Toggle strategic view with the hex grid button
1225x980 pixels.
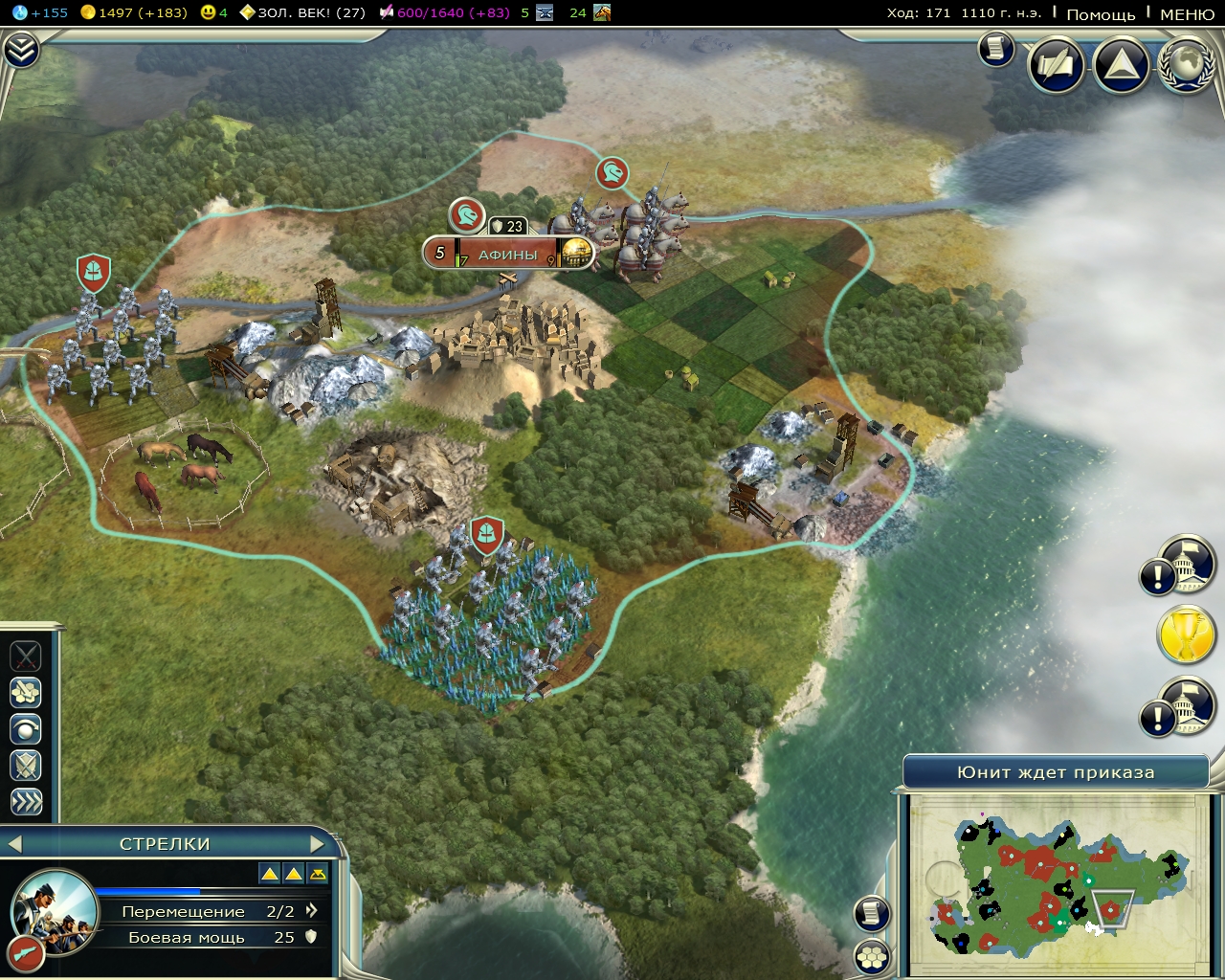(871, 954)
